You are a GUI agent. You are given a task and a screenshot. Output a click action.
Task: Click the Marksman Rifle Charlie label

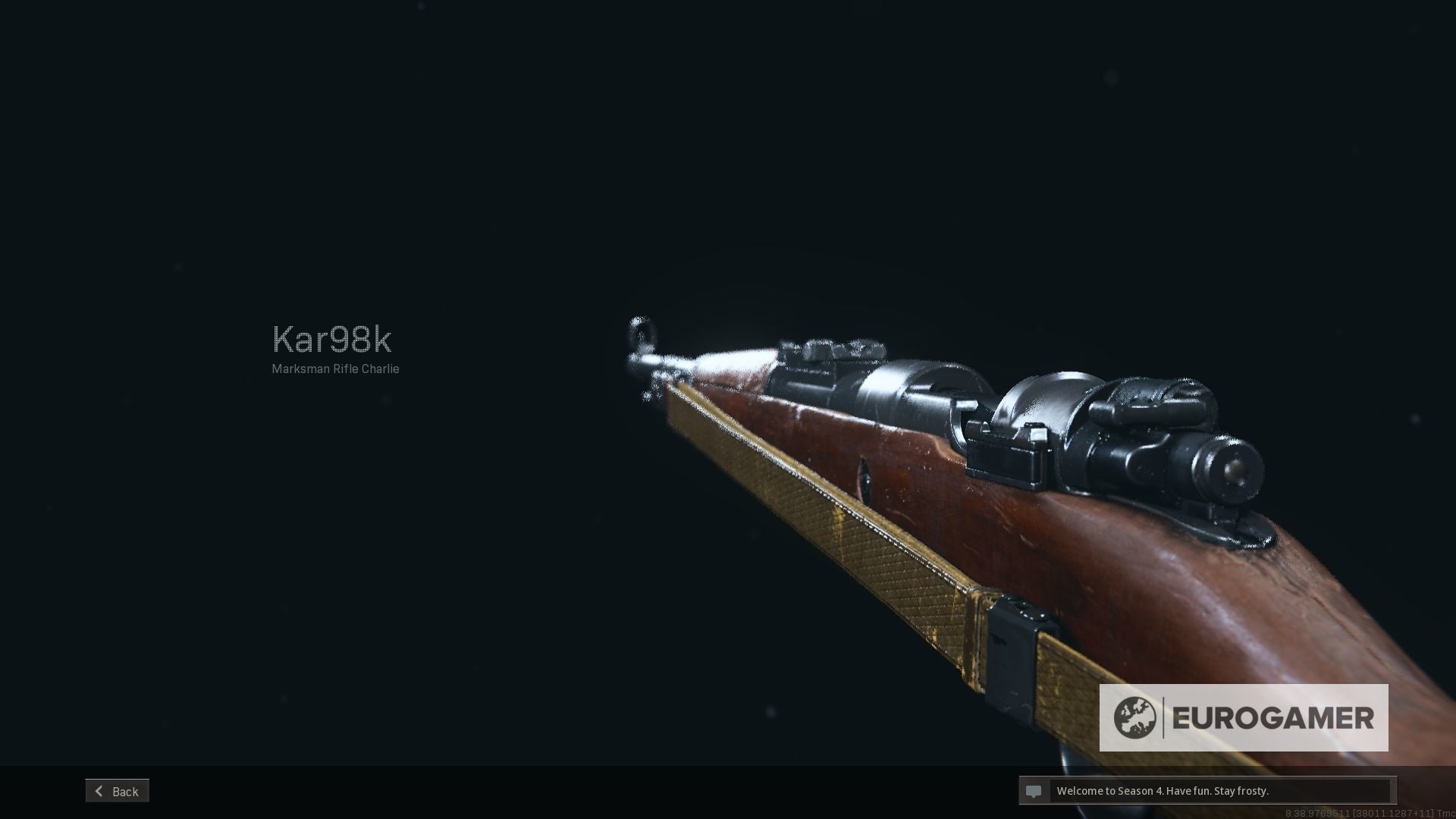335,369
